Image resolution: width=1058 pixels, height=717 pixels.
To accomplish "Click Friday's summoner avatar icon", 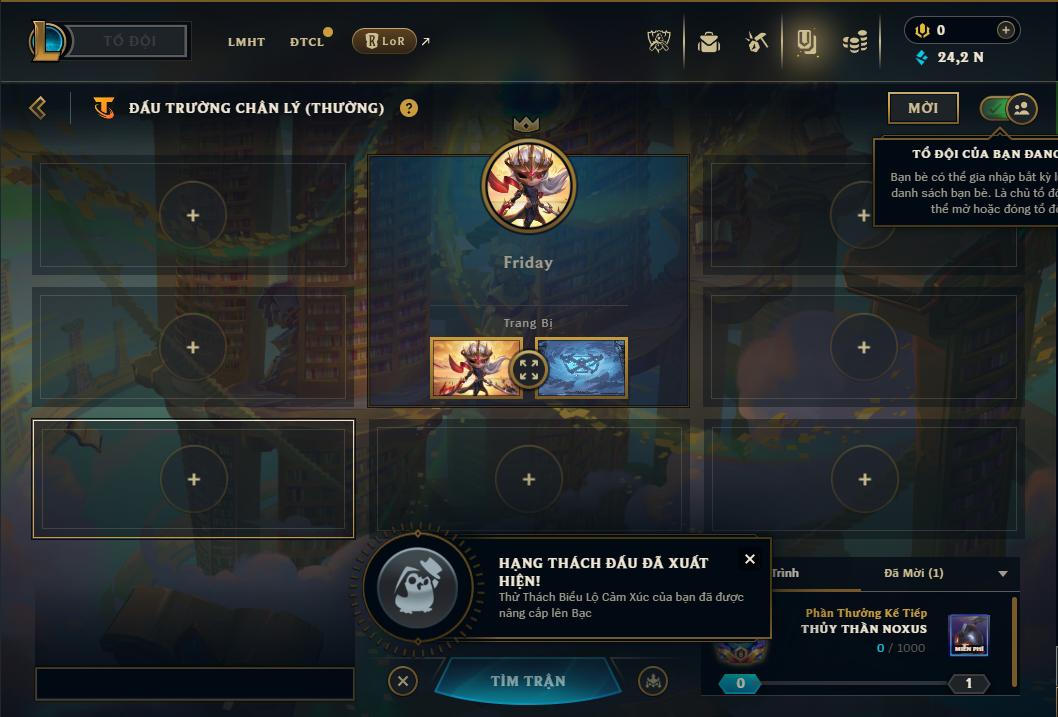I will click(x=528, y=185).
